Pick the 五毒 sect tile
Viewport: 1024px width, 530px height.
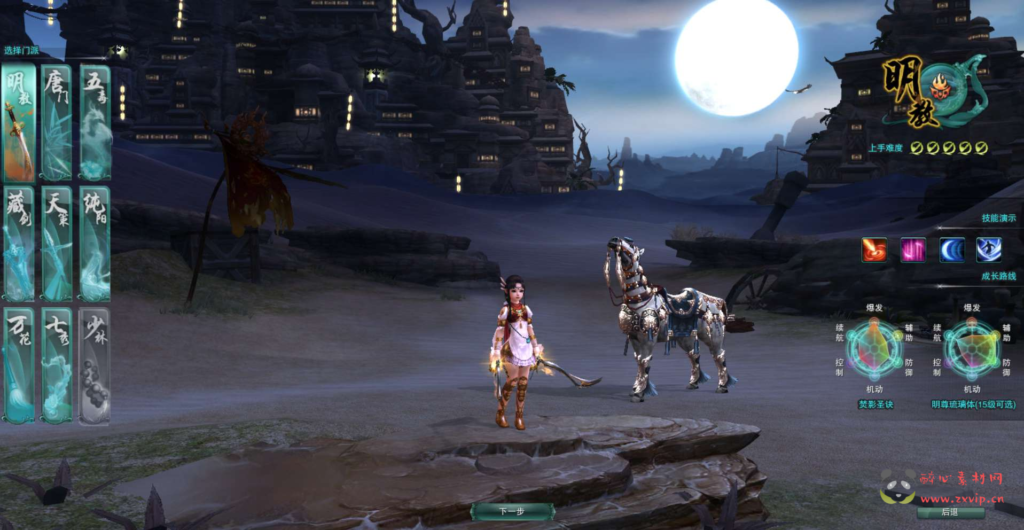[x=95, y=122]
